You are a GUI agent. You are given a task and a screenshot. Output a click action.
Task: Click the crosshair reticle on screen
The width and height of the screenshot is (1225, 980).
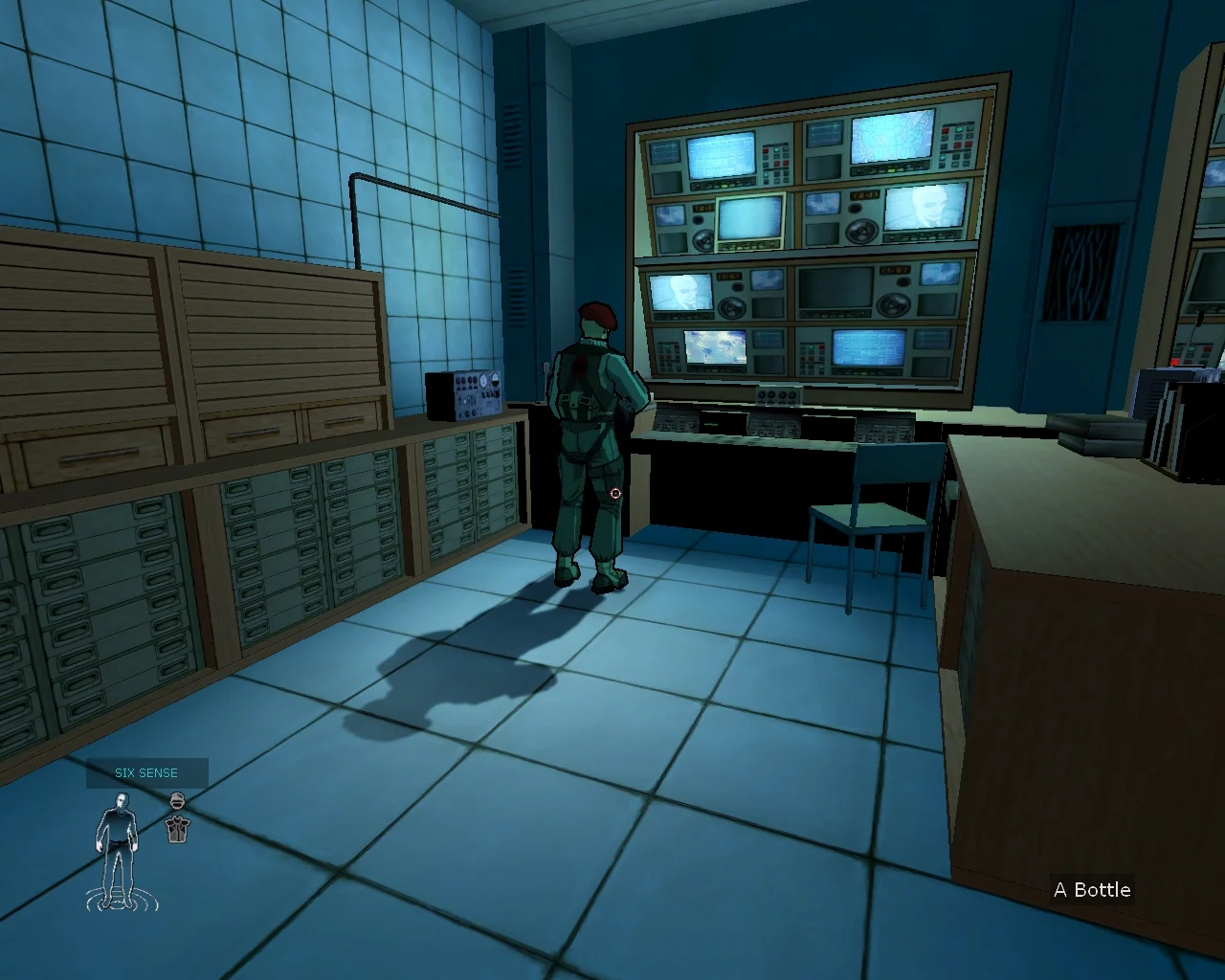pyautogui.click(x=615, y=494)
